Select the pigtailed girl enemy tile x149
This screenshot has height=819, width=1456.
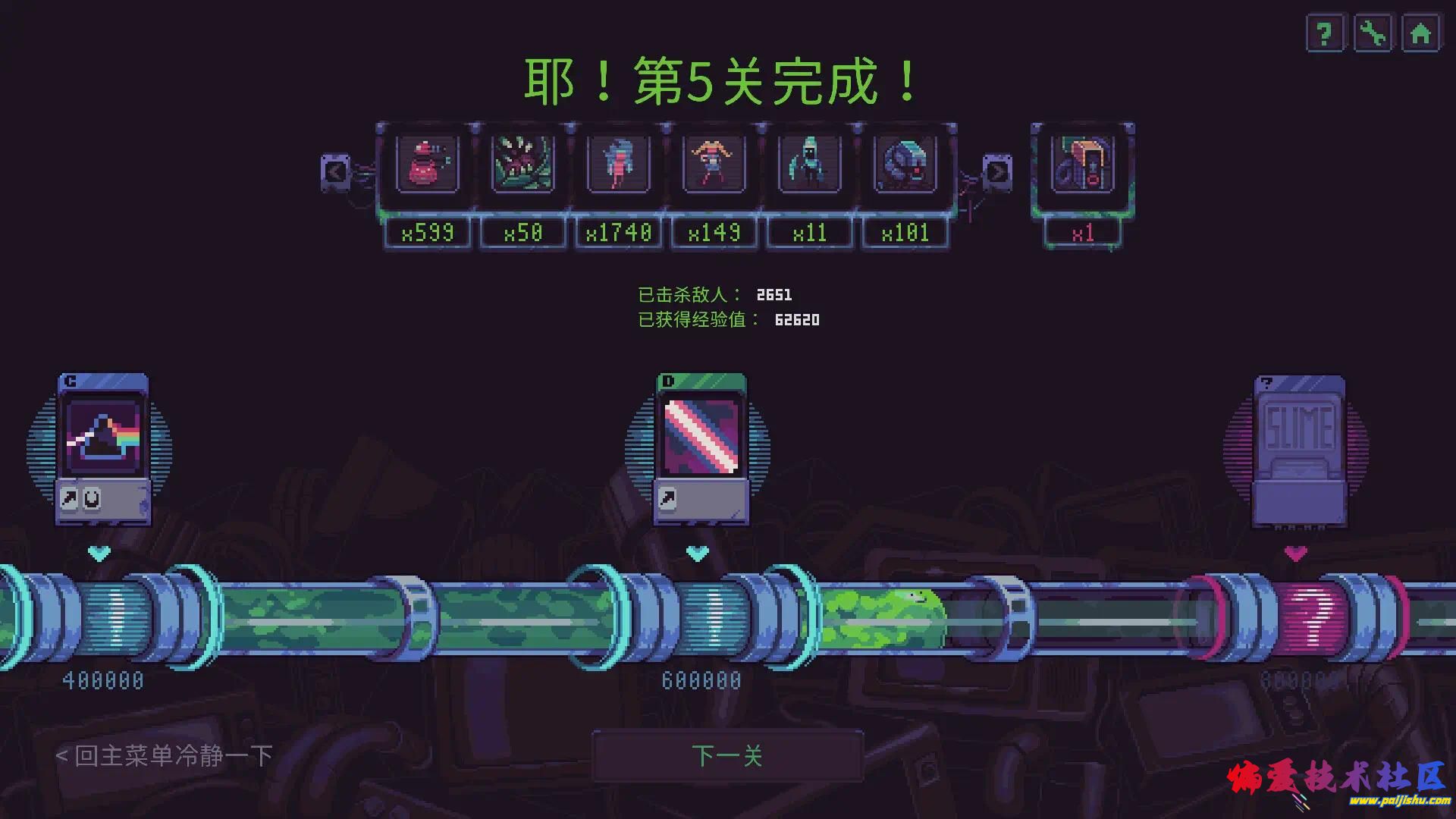point(714,164)
